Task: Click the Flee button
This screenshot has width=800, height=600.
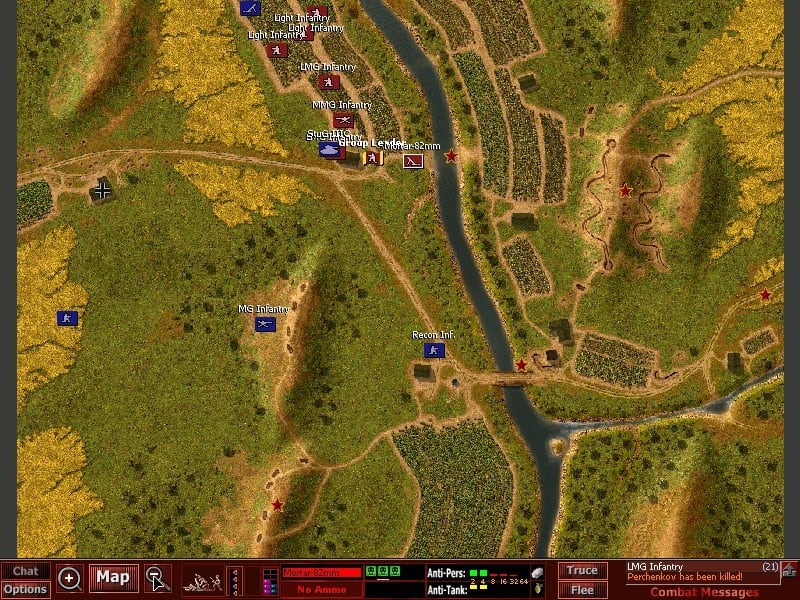Action: tap(581, 589)
